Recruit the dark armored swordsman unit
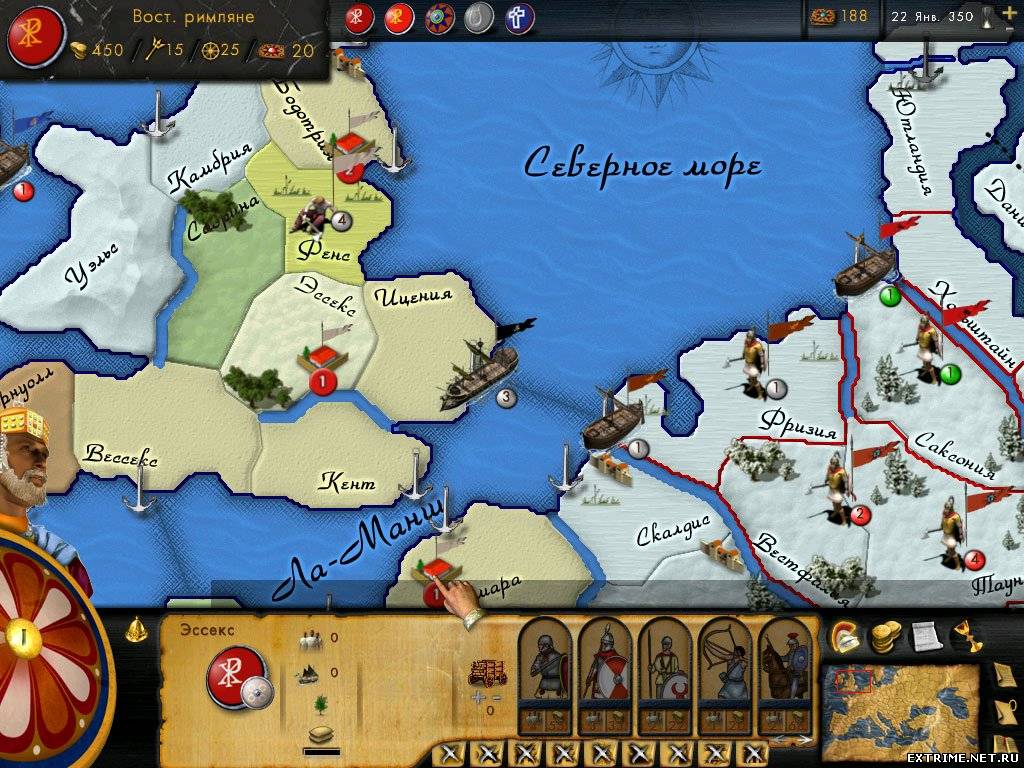1024x768 pixels. 545,665
